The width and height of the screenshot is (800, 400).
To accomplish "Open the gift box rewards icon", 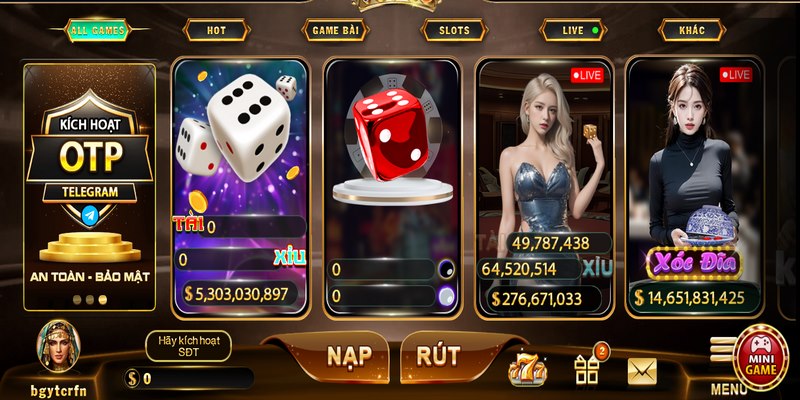I will 587,369.
